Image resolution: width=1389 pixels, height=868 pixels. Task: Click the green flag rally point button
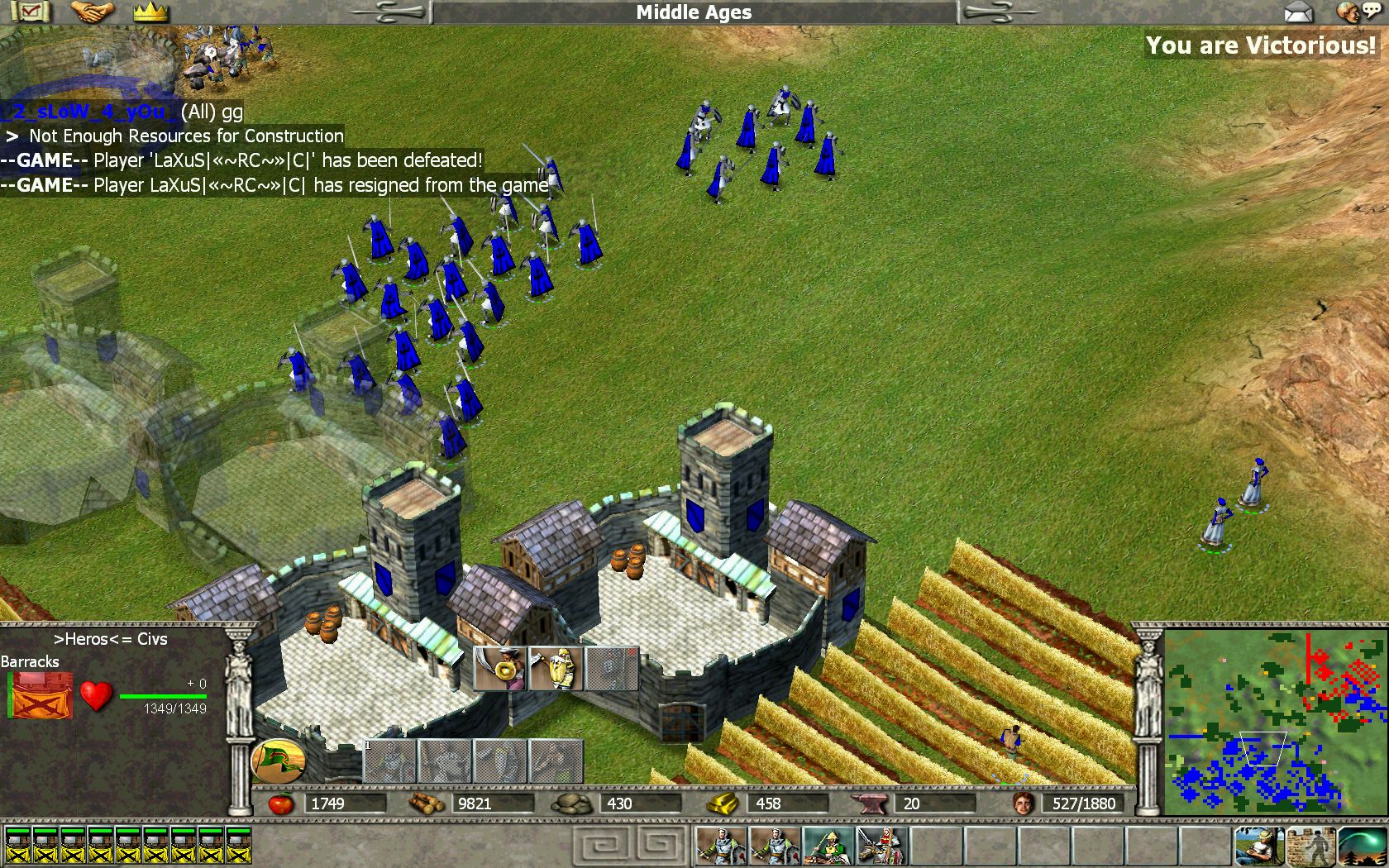click(278, 760)
